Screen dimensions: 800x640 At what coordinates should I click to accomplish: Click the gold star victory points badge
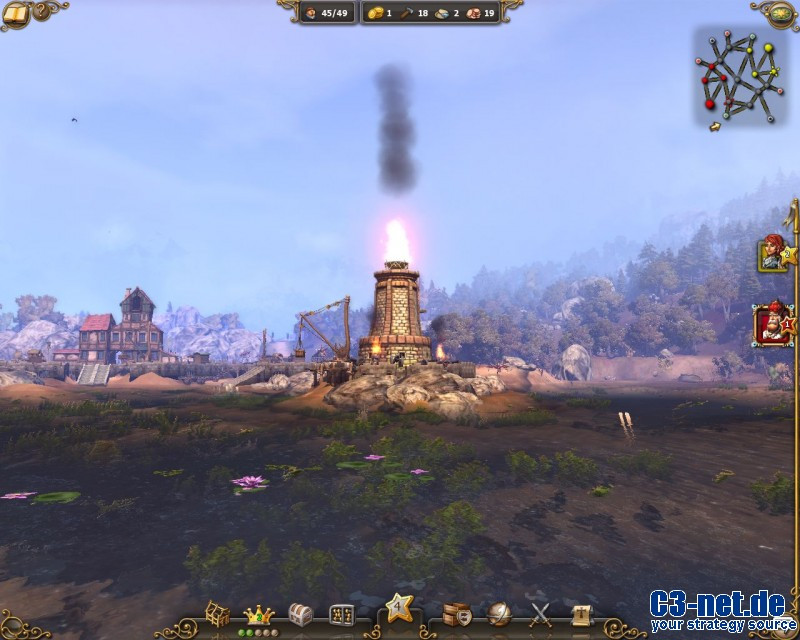point(399,606)
